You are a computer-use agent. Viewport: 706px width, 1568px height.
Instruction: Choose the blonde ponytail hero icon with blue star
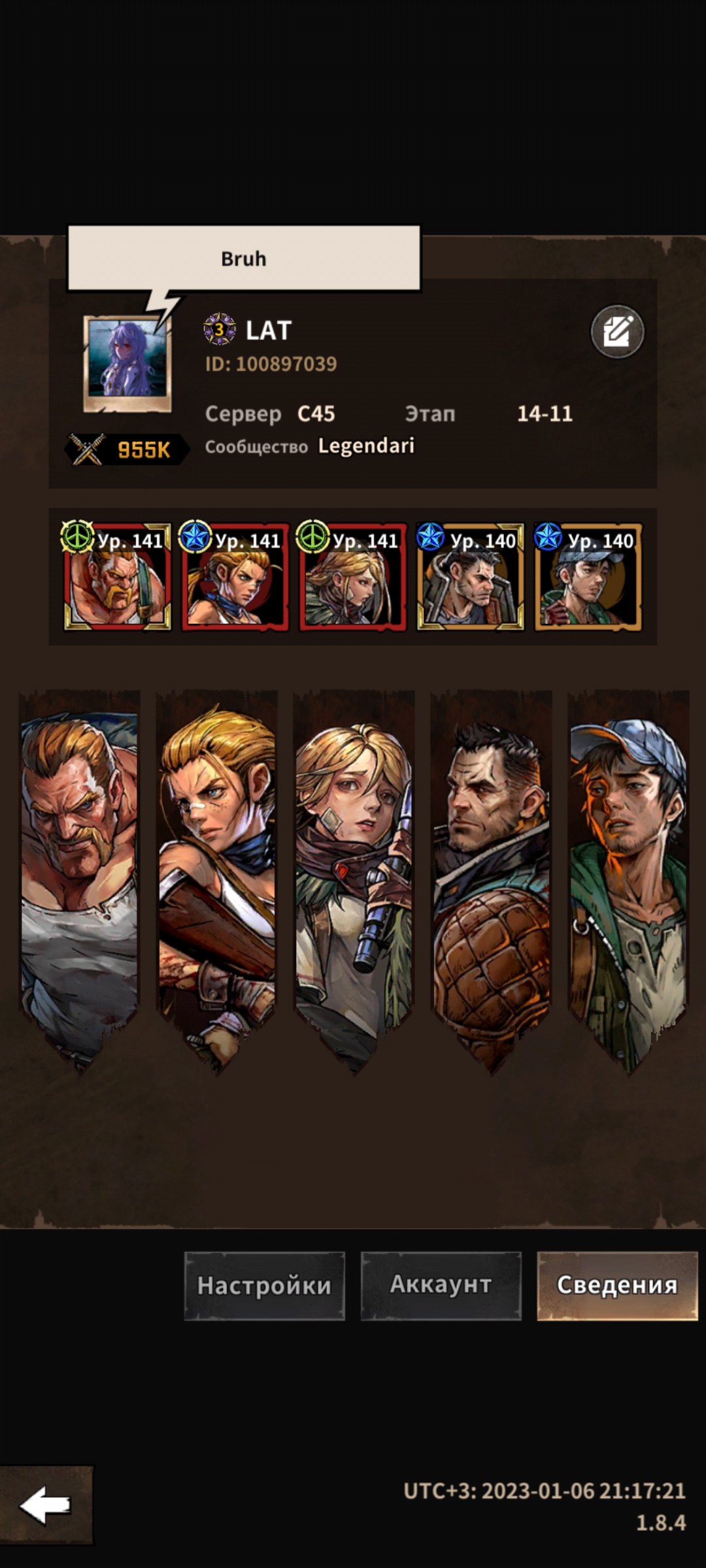point(235,577)
